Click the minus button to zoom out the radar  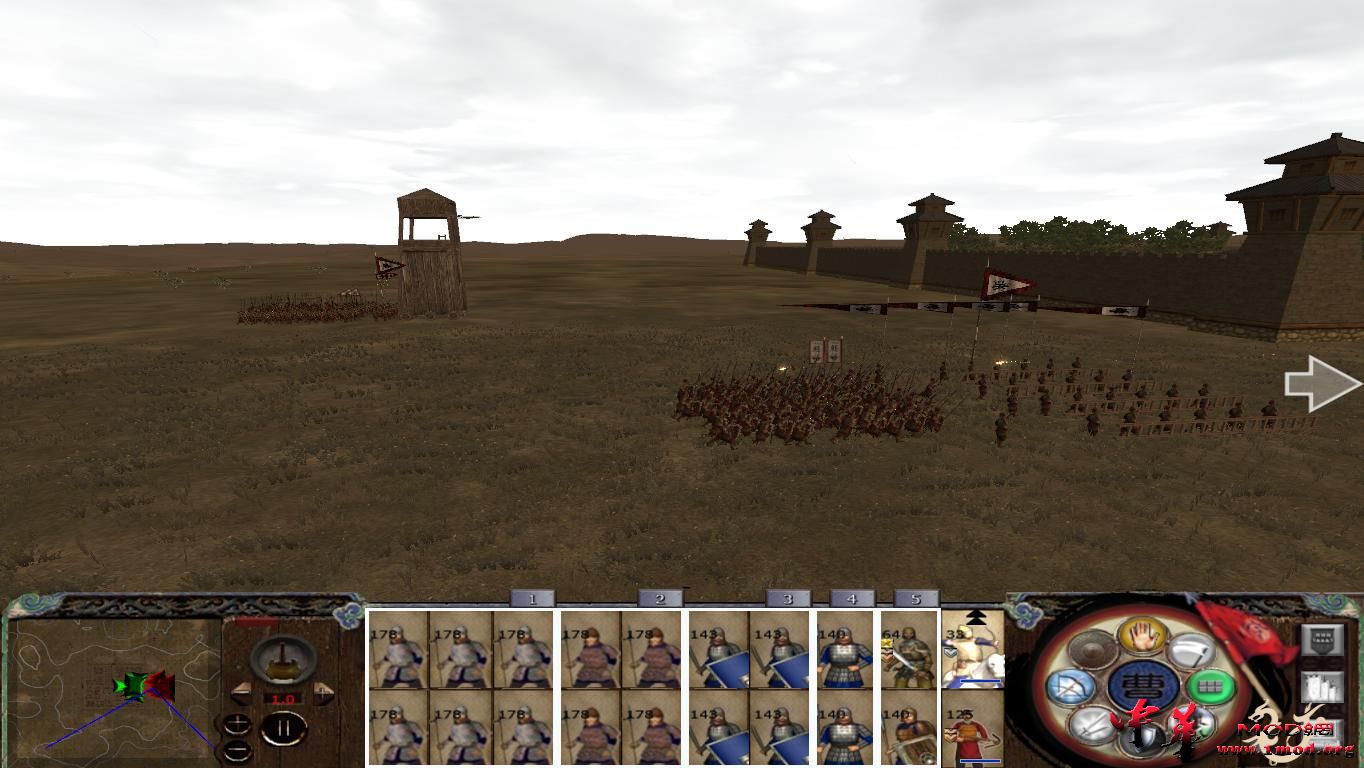point(238,751)
